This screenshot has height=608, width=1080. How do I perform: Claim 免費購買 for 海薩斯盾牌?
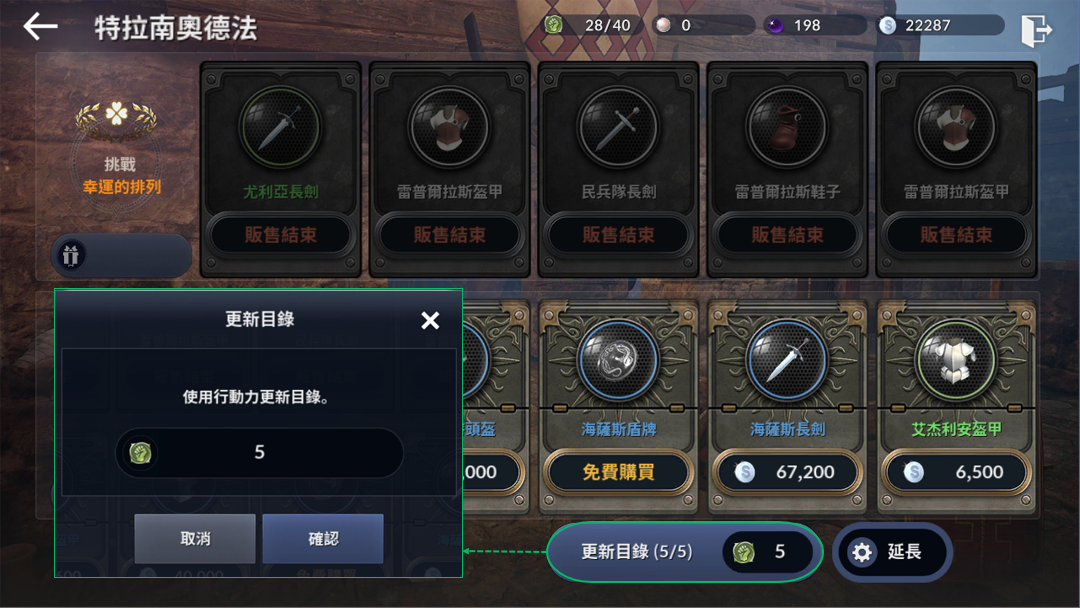point(618,472)
